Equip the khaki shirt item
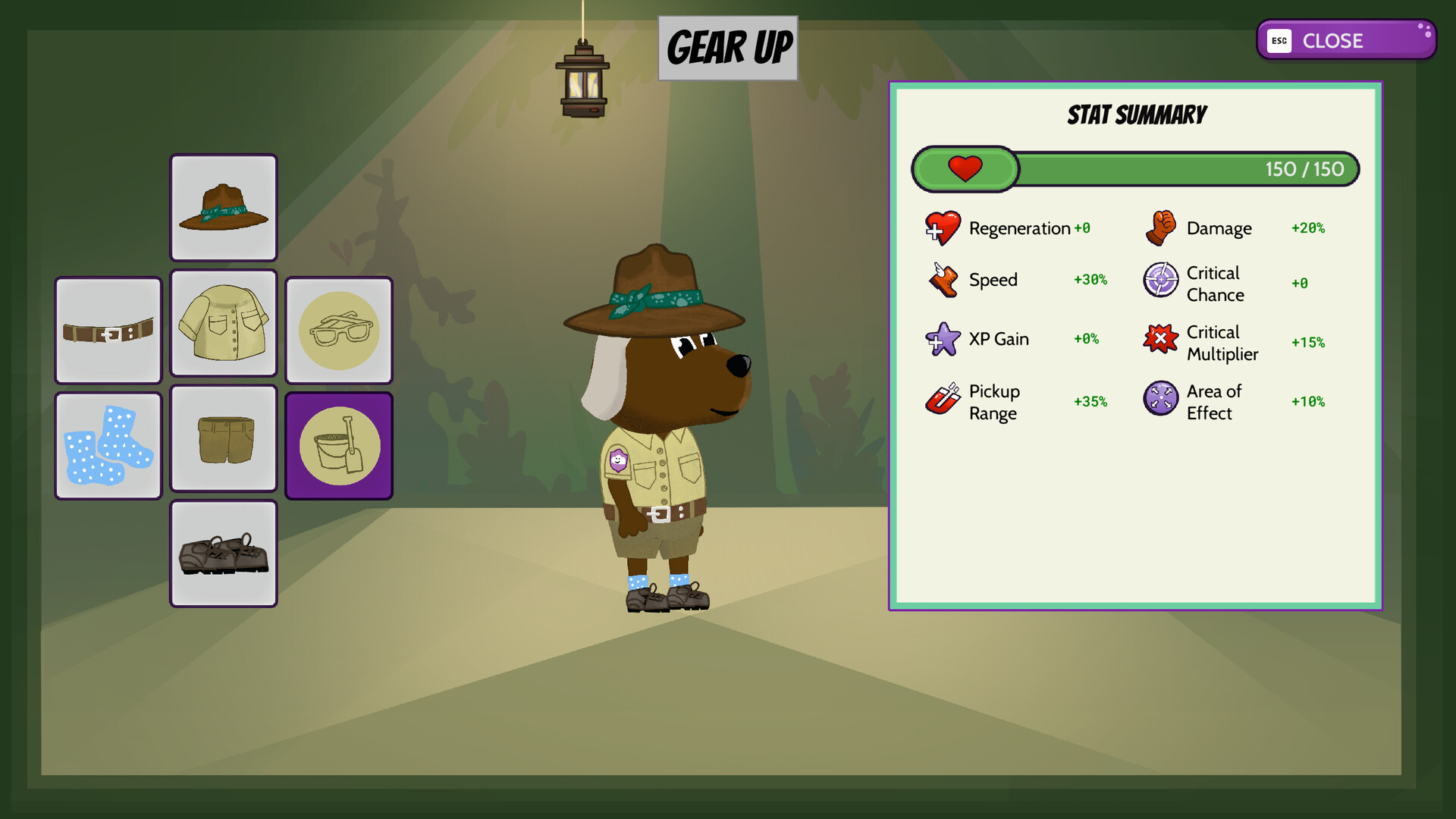The width and height of the screenshot is (1456, 819). pos(223,328)
